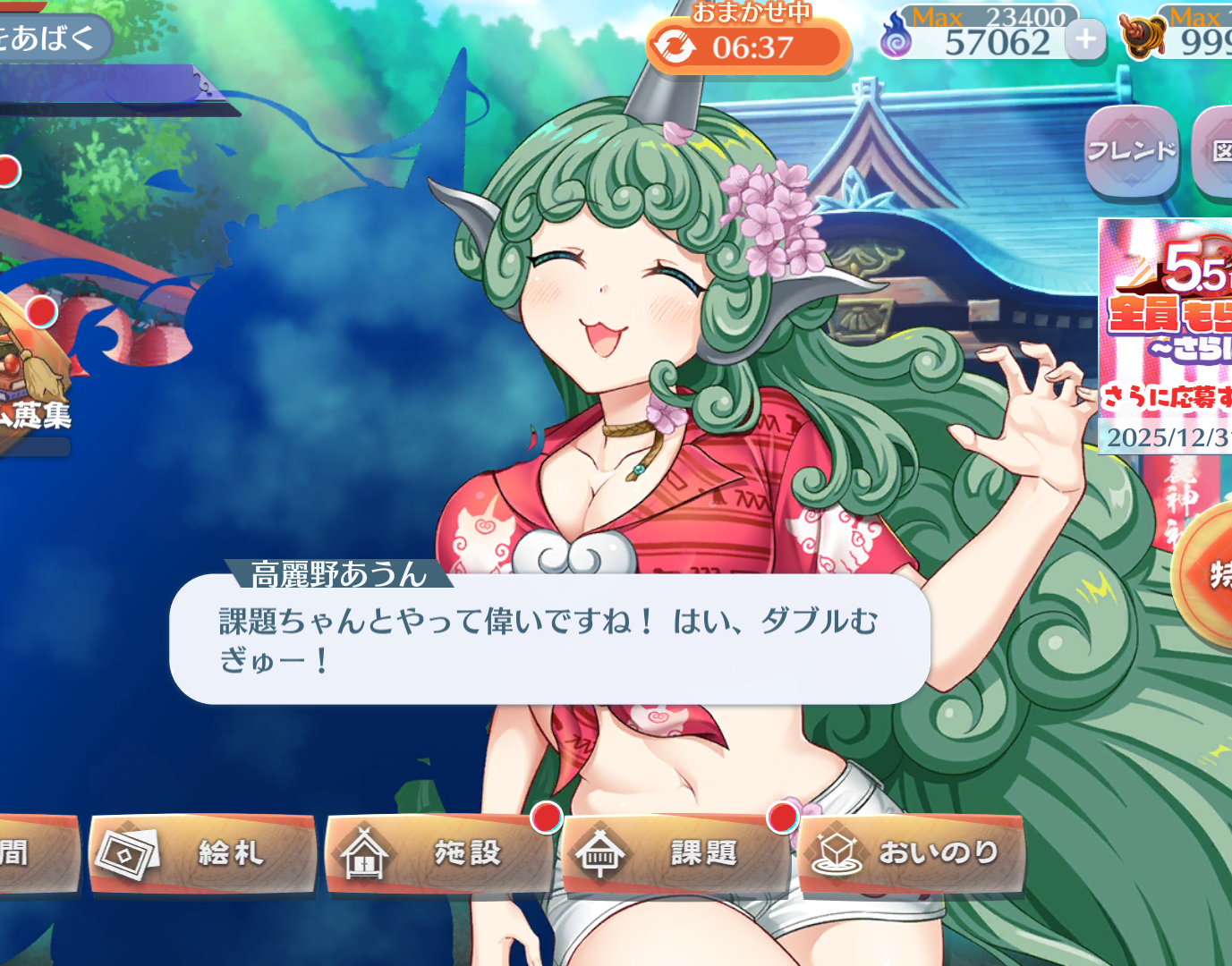Advance the 高麗野あうん dialogue box
This screenshot has height=966, width=1232.
pos(549,640)
